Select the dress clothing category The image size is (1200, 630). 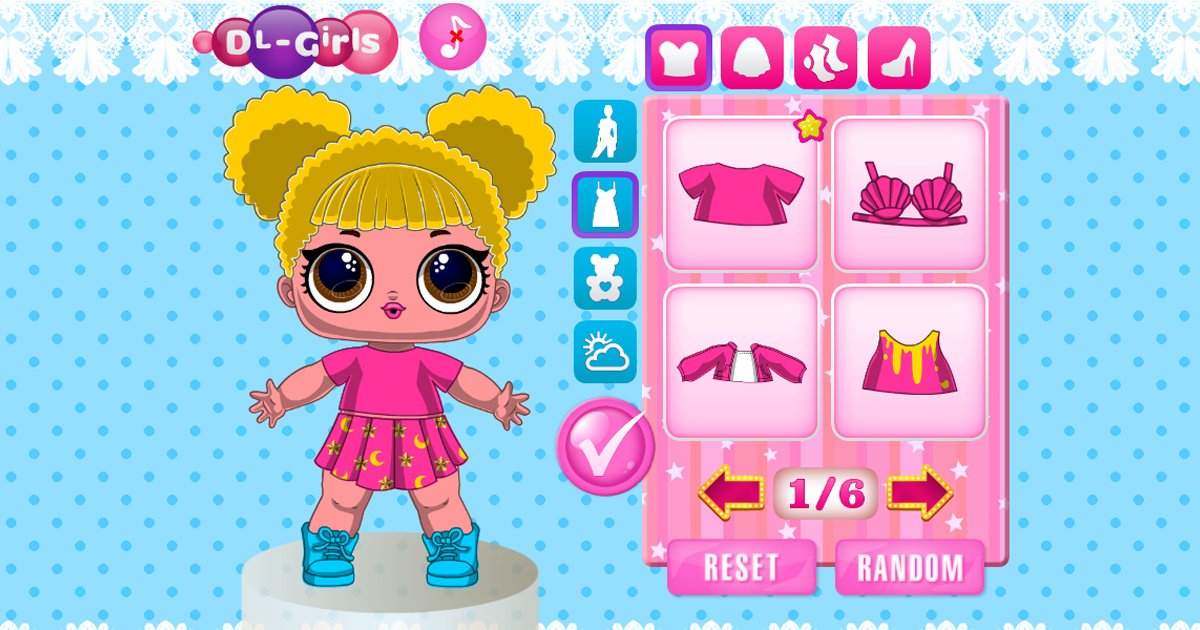pos(605,204)
